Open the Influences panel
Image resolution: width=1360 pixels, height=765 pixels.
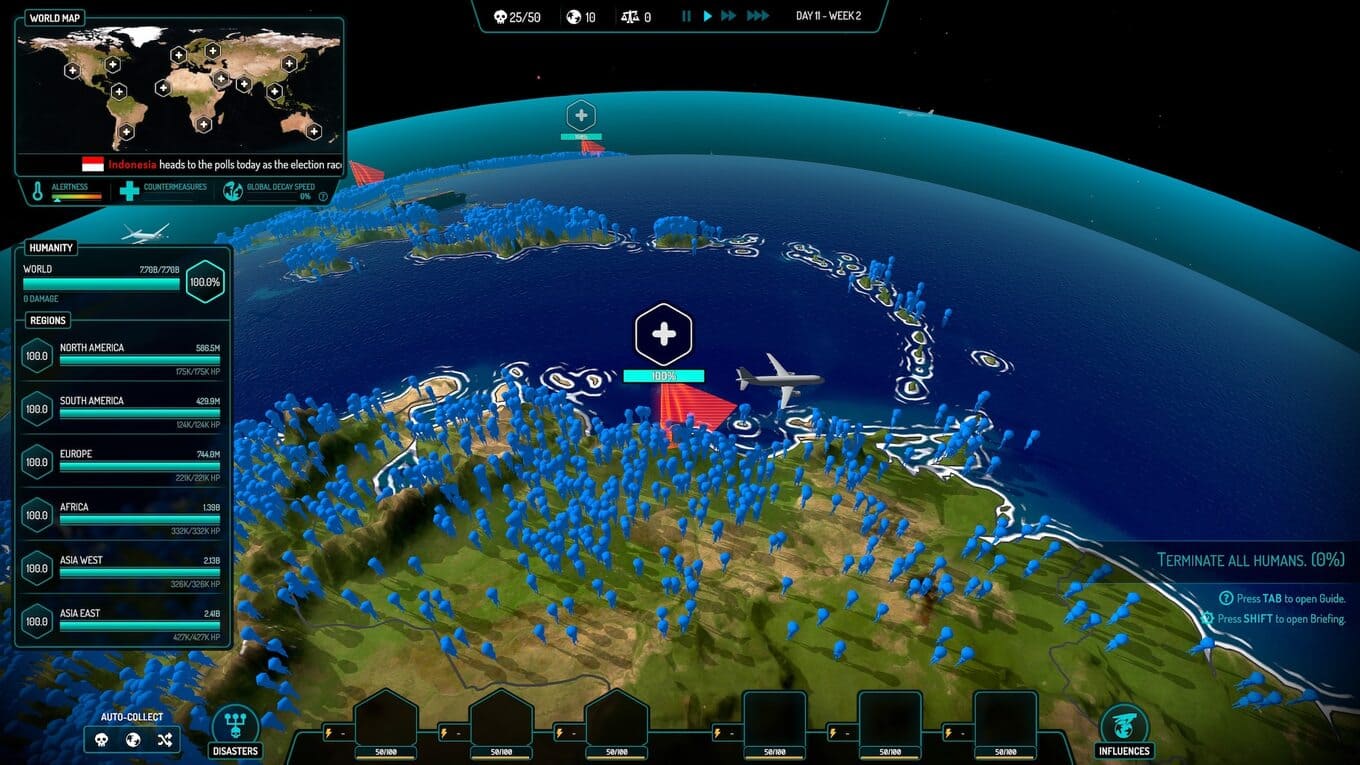[1123, 731]
